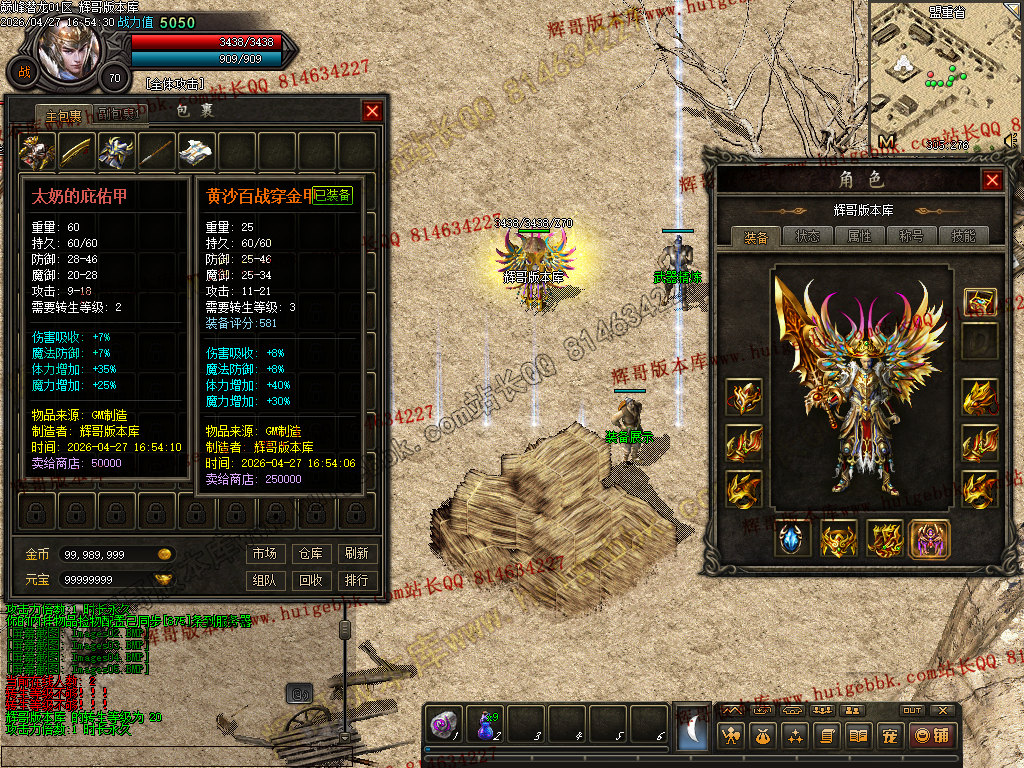This screenshot has height=768, width=1024.
Task: Click the recycle button in the bag
Action: [311, 580]
